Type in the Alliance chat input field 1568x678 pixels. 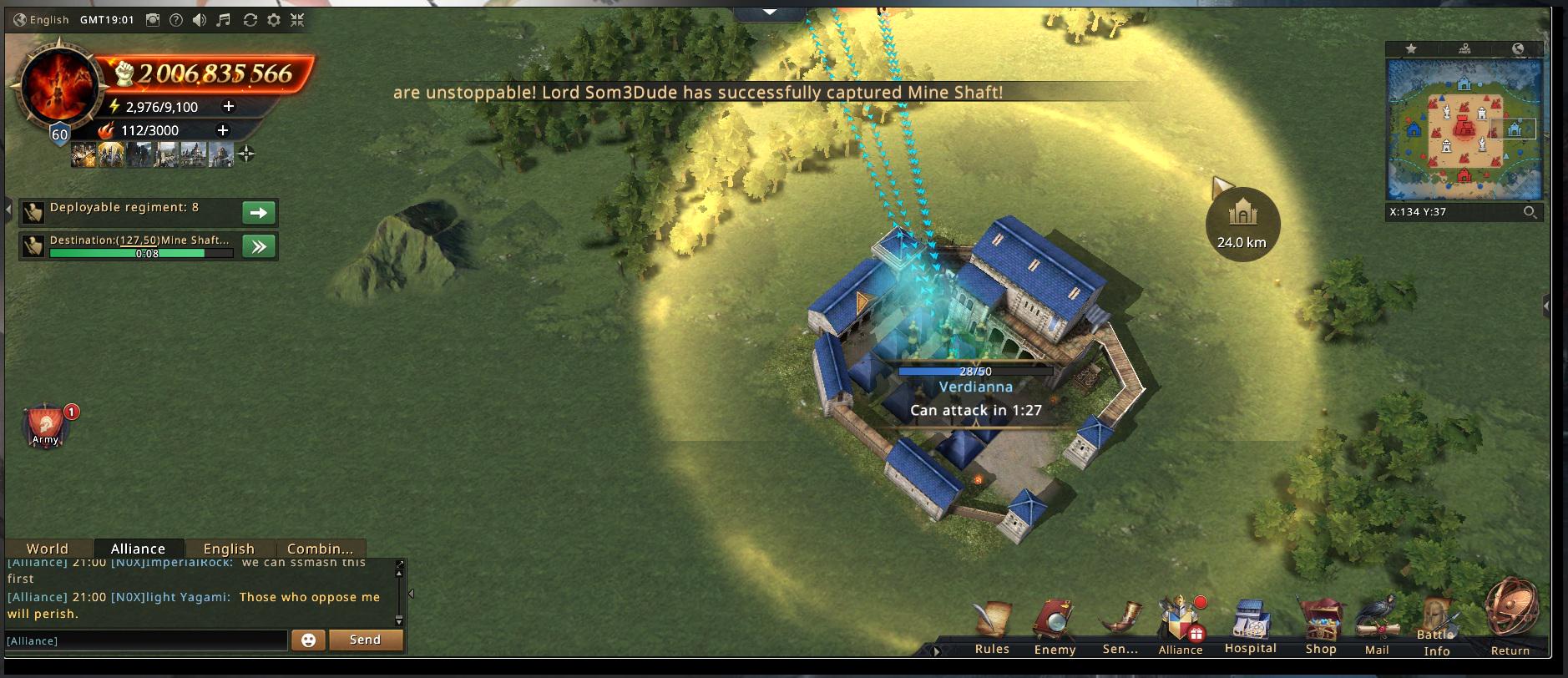(x=146, y=640)
